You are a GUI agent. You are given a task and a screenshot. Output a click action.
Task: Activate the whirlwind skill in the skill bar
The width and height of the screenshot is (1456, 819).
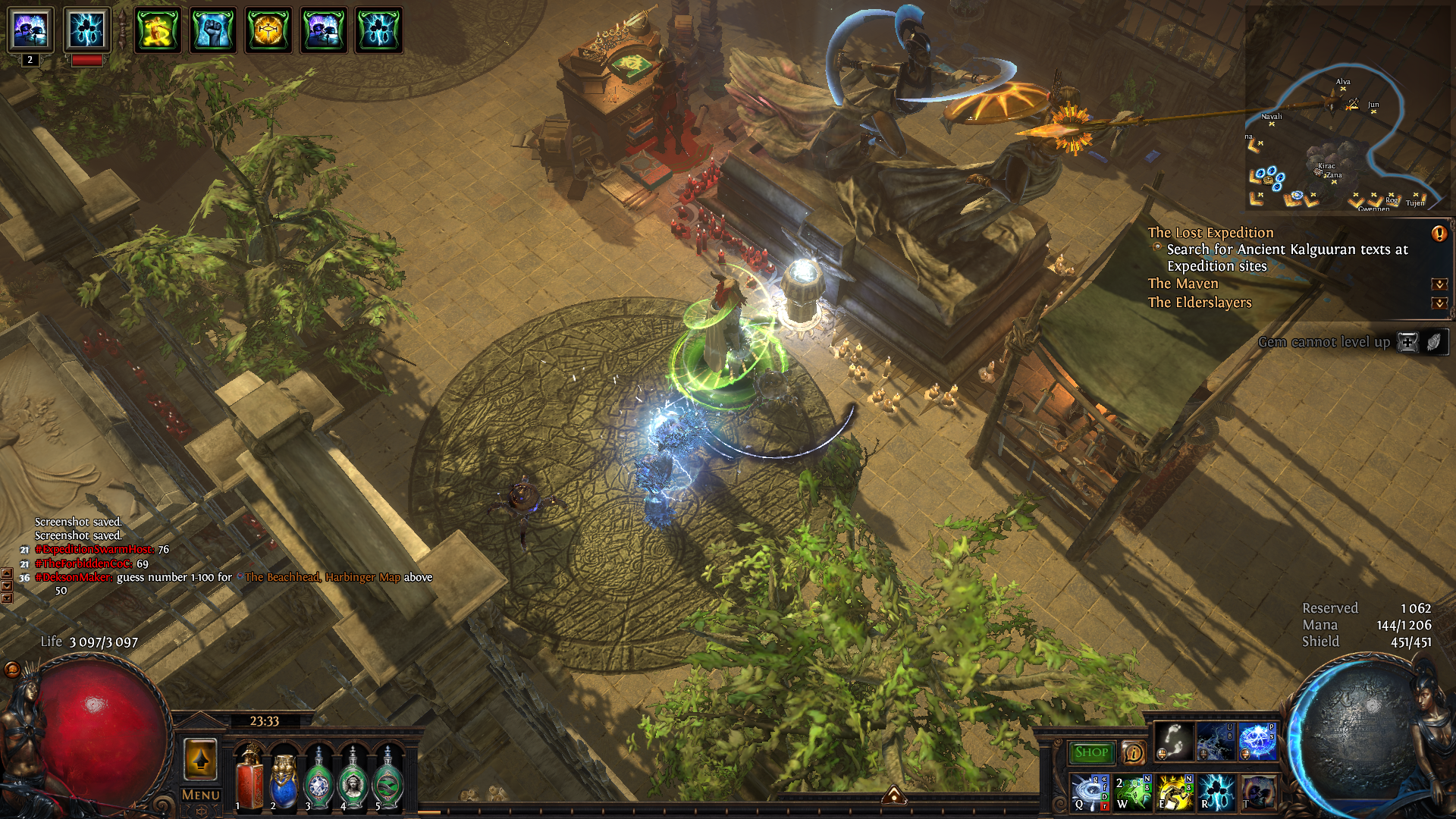pos(1090,792)
